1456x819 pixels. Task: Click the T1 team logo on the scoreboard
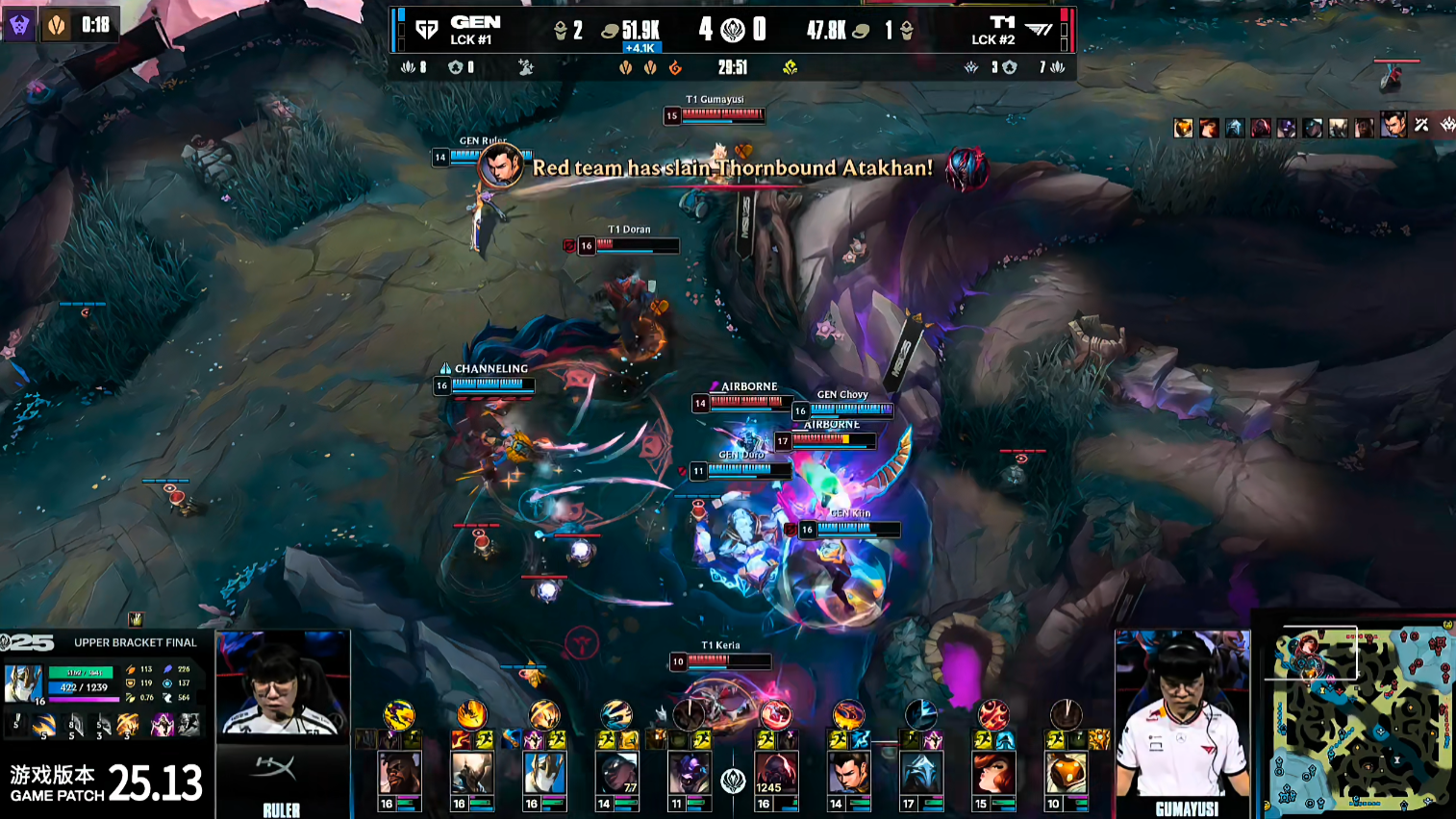1039,30
